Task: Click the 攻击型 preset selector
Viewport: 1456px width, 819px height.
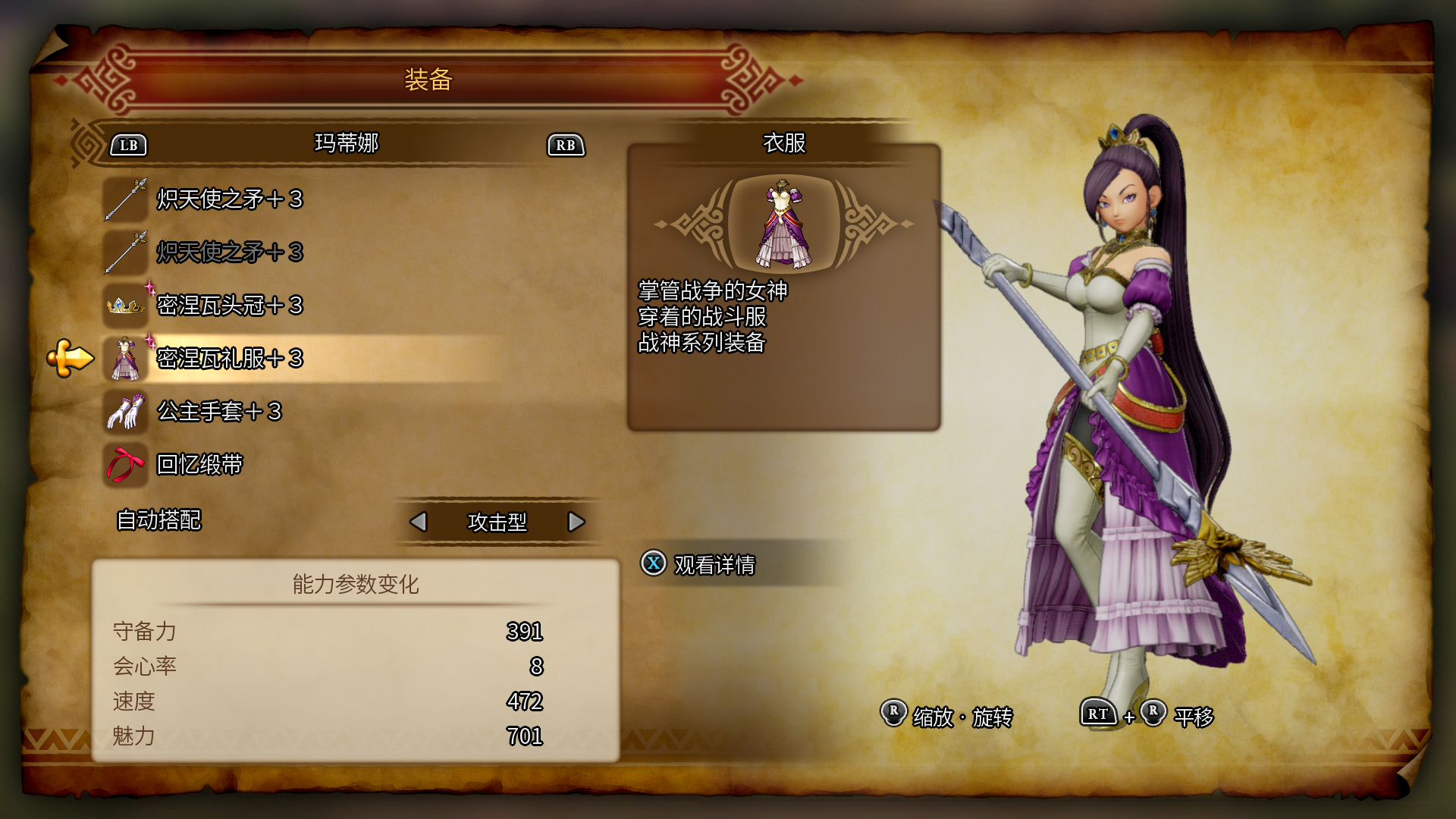Action: 498,522
